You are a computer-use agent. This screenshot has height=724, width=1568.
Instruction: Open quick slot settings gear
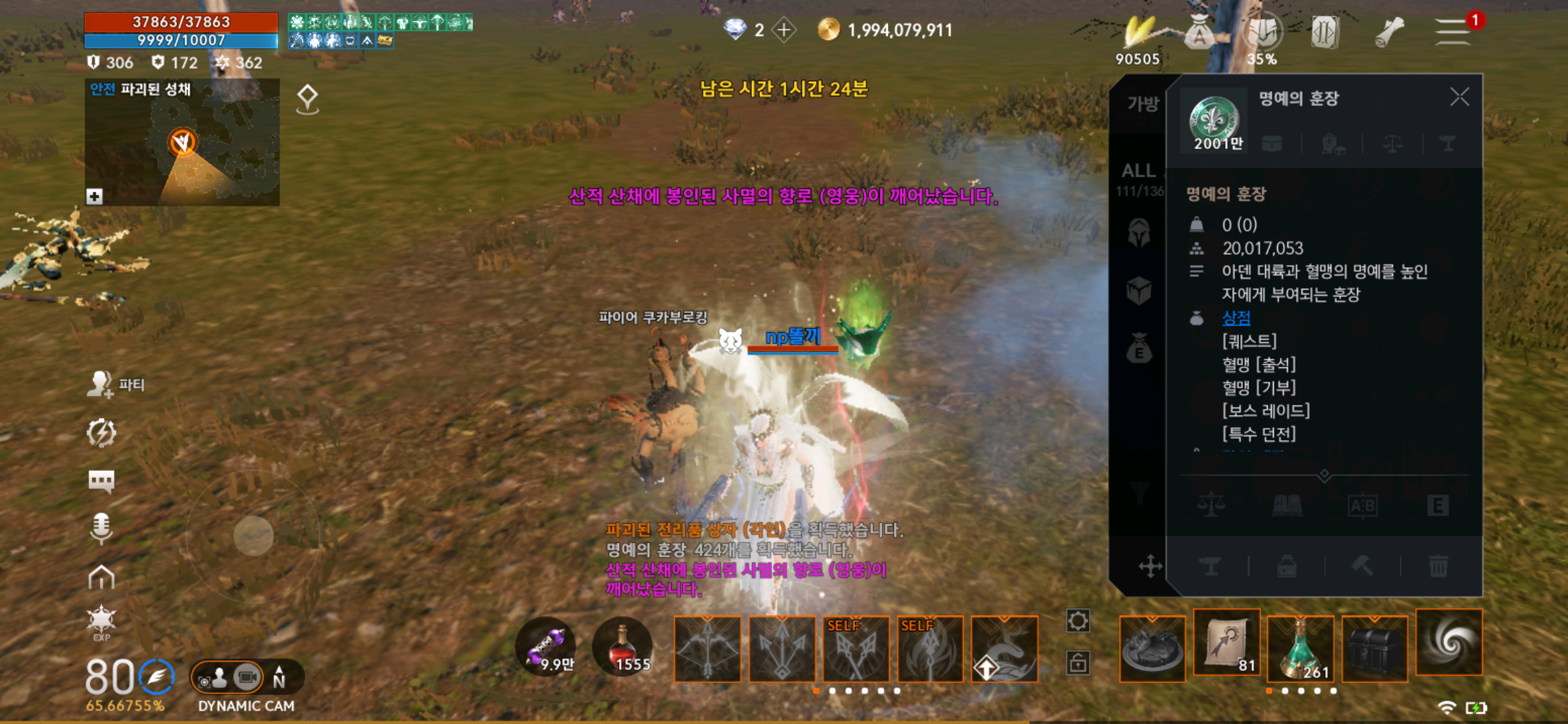click(x=1077, y=621)
